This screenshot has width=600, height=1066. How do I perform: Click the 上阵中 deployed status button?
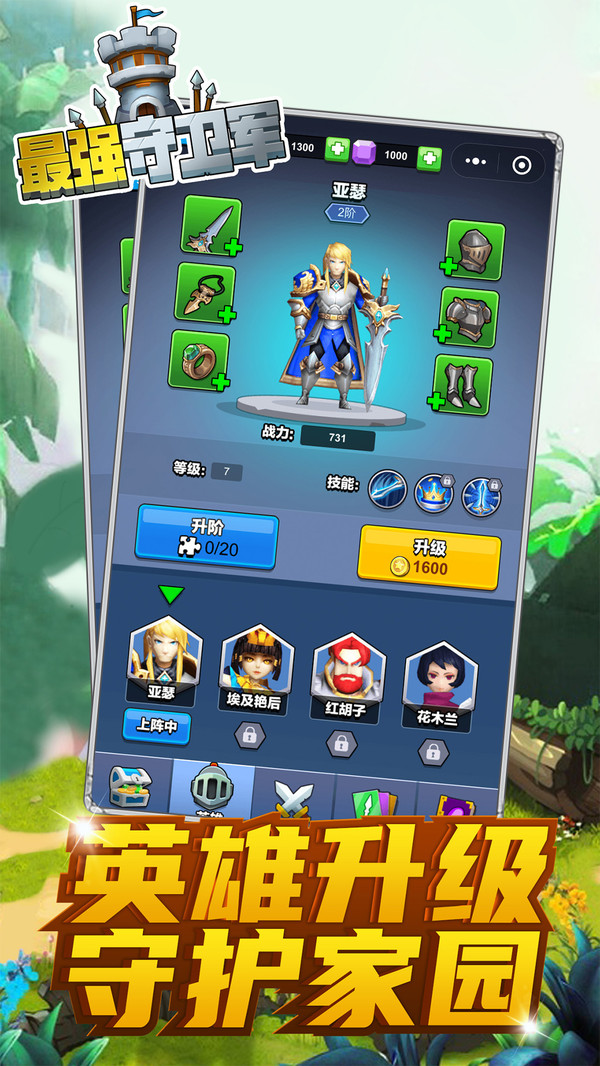coord(156,725)
